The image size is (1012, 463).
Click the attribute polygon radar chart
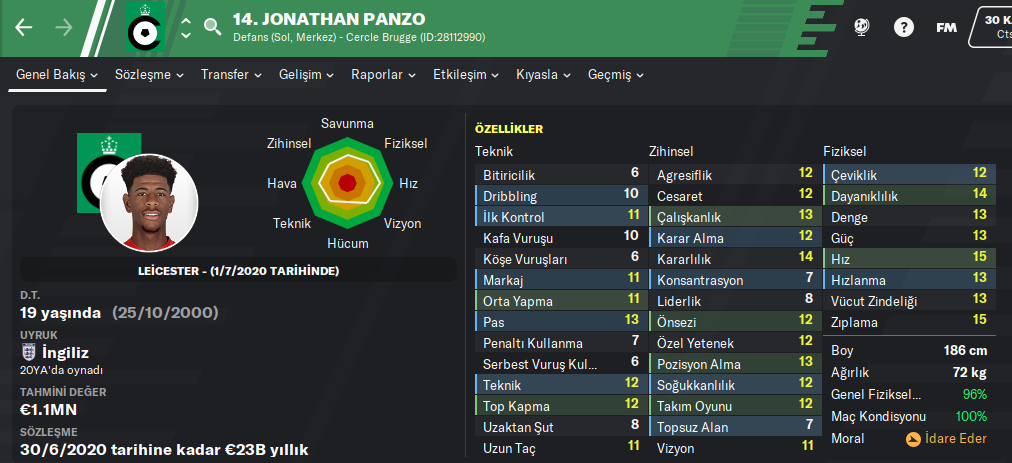click(347, 182)
